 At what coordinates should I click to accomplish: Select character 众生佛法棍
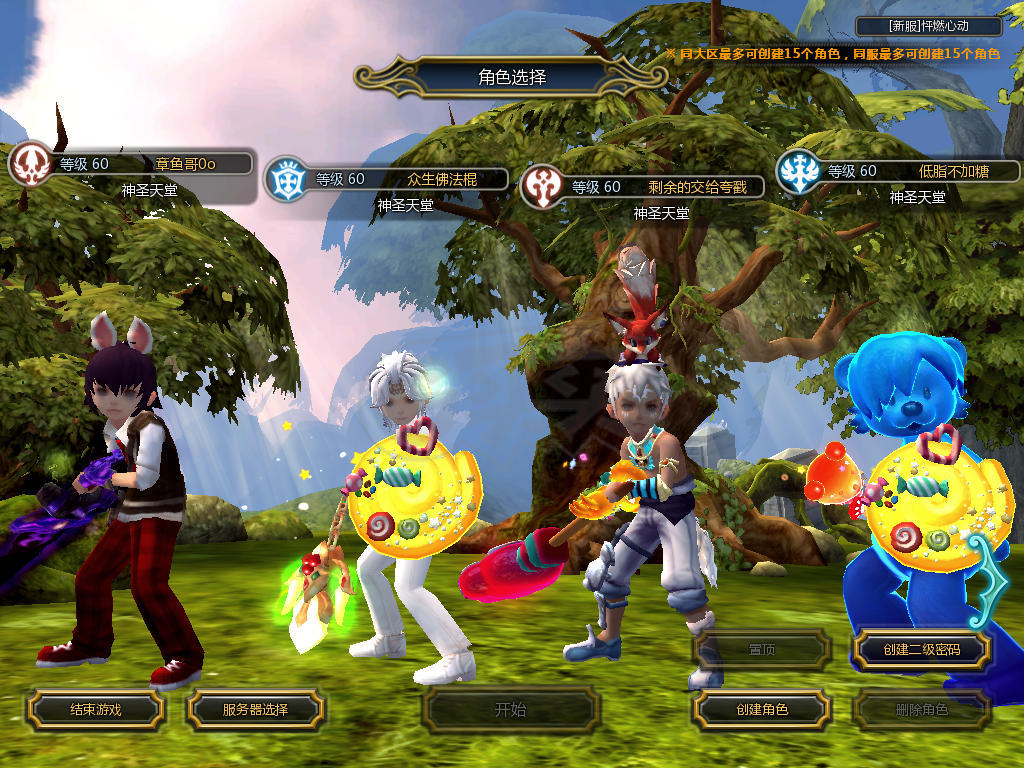pos(386,180)
